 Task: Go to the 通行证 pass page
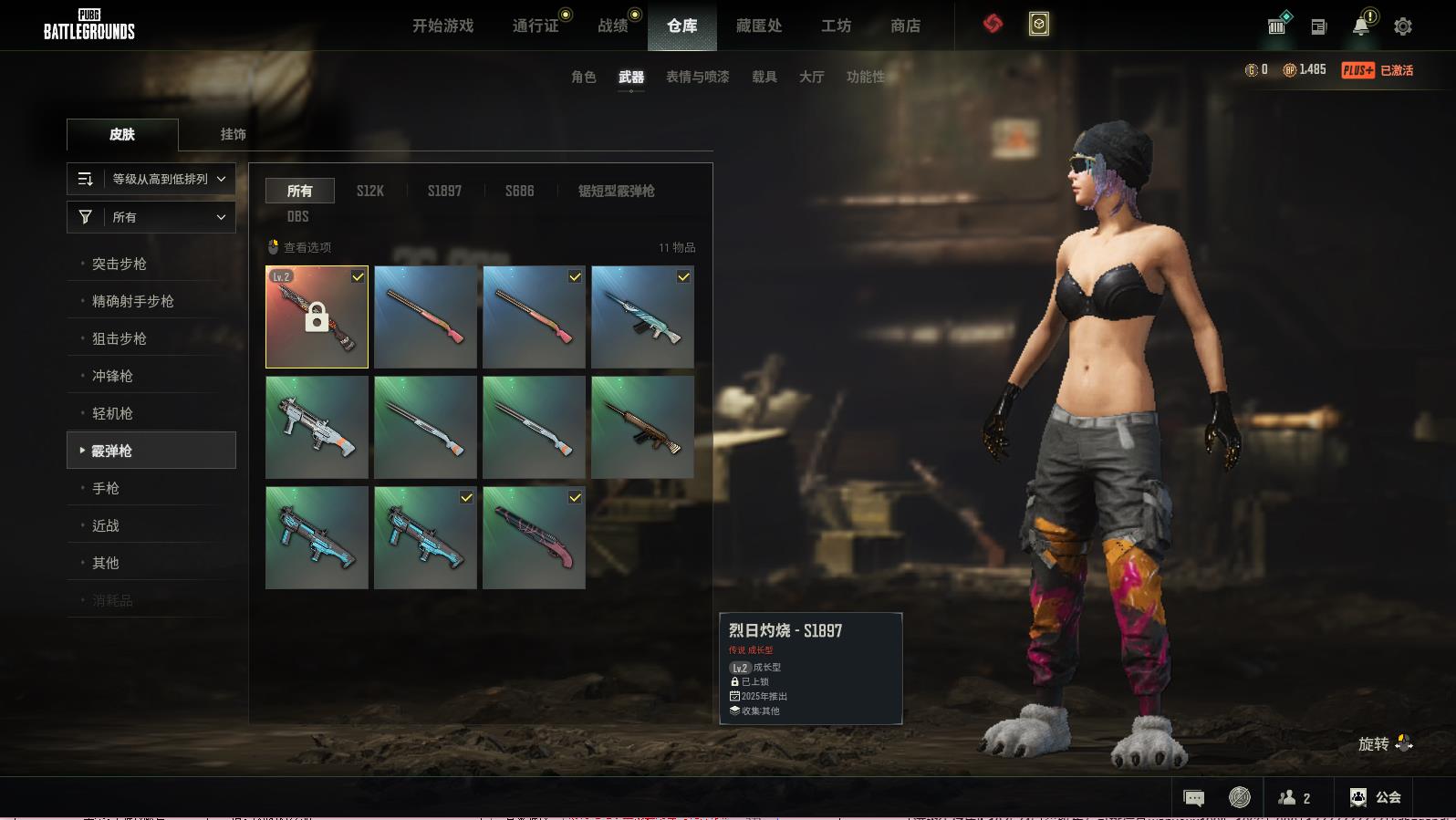536,26
